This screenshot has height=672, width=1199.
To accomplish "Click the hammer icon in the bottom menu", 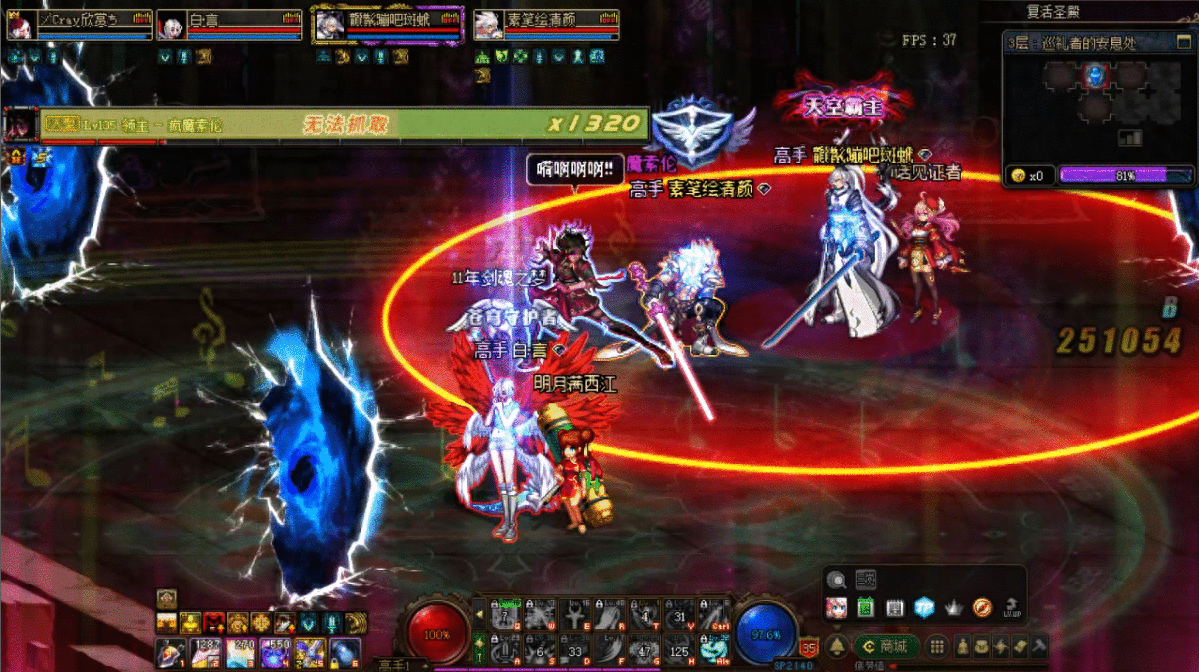I will pyautogui.click(x=1039, y=645).
